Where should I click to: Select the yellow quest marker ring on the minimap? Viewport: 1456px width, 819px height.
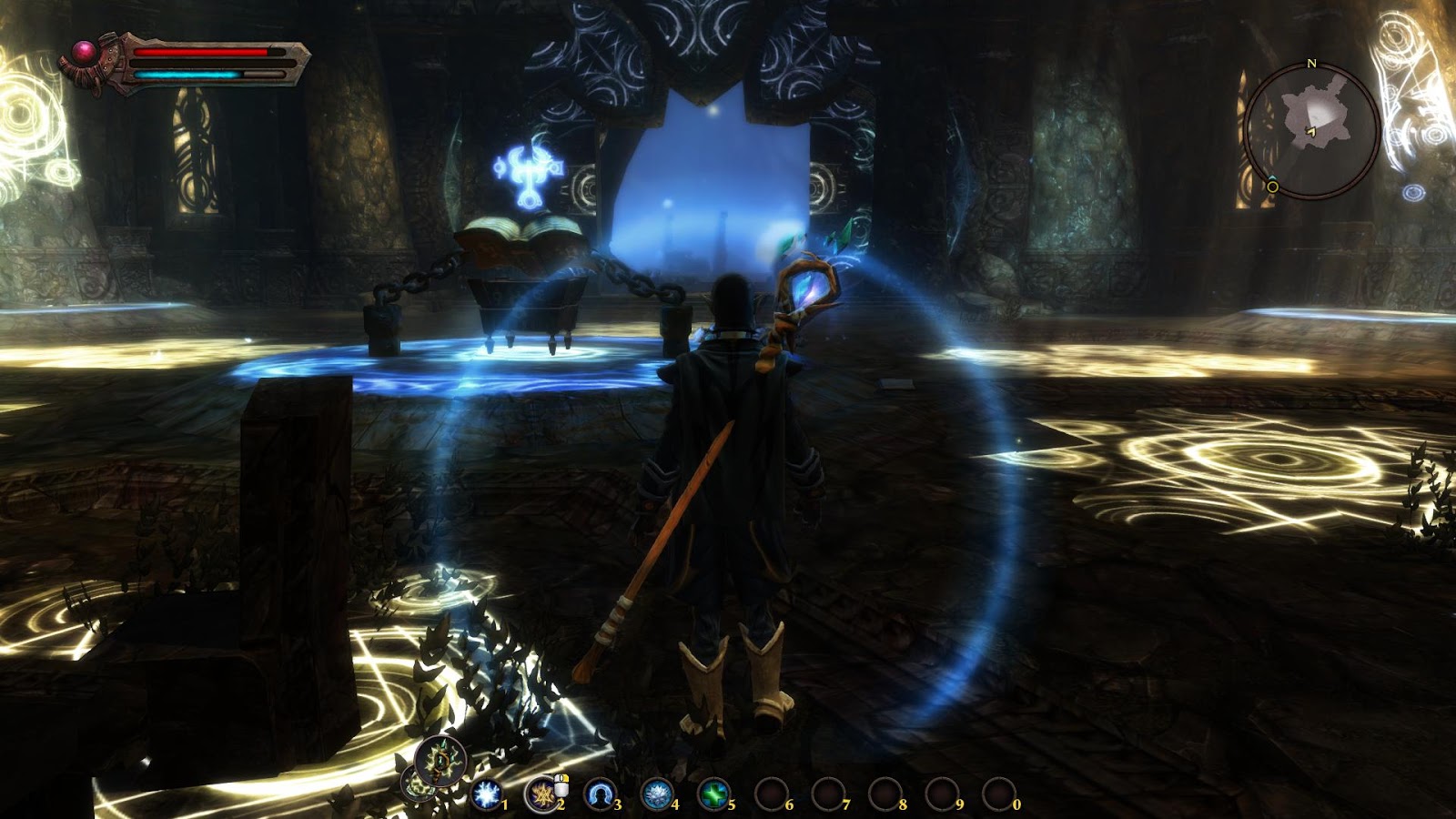point(1271,187)
